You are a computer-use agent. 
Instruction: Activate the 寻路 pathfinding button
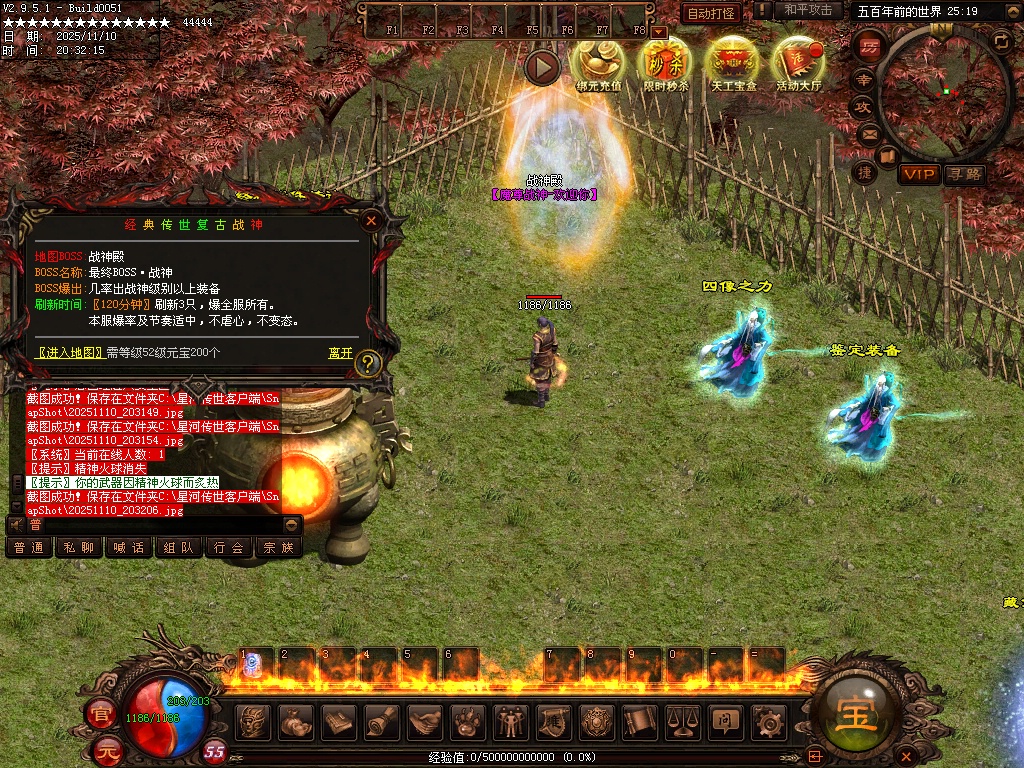tap(964, 175)
